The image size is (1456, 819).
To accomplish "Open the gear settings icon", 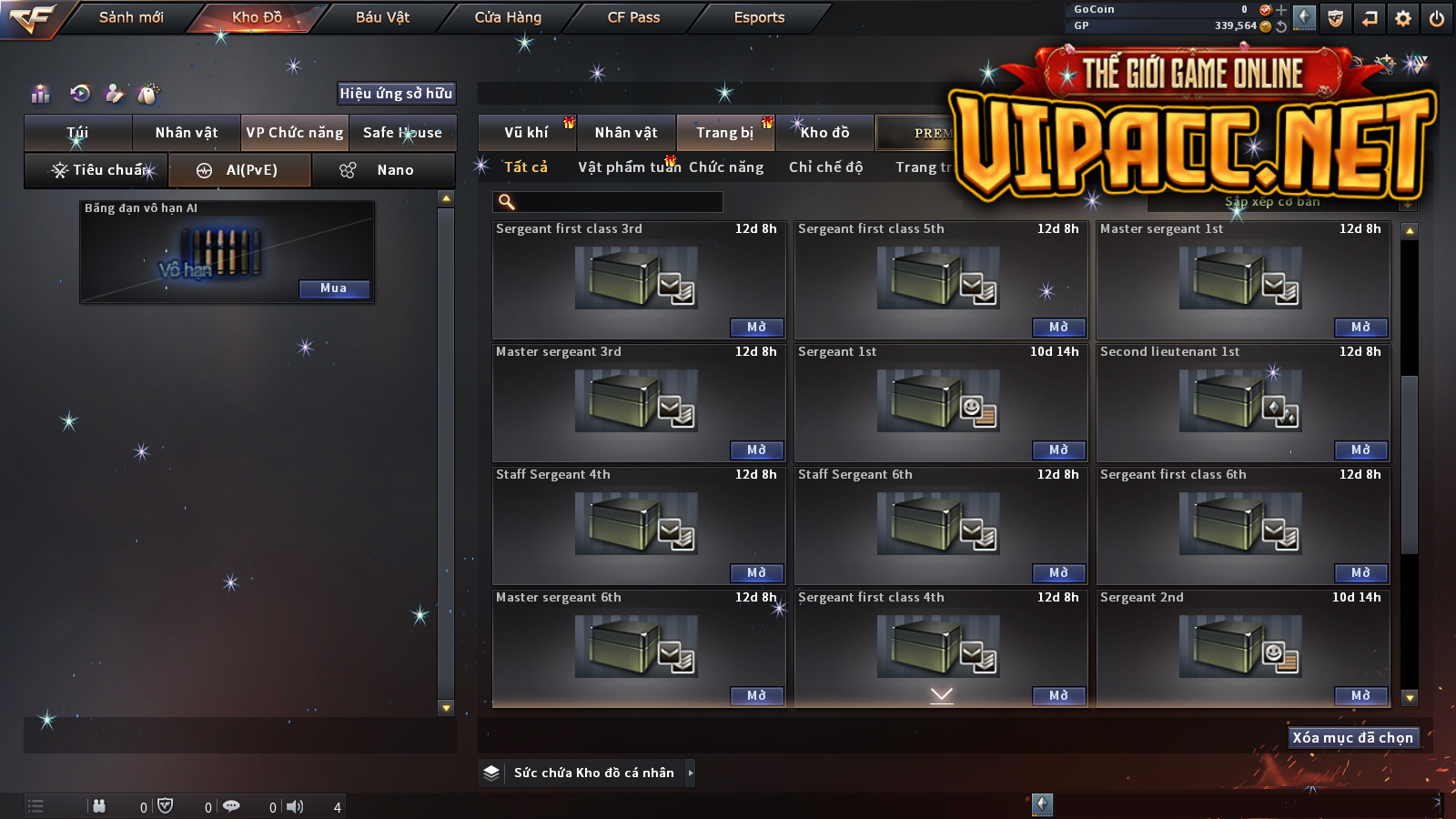I will click(1403, 18).
